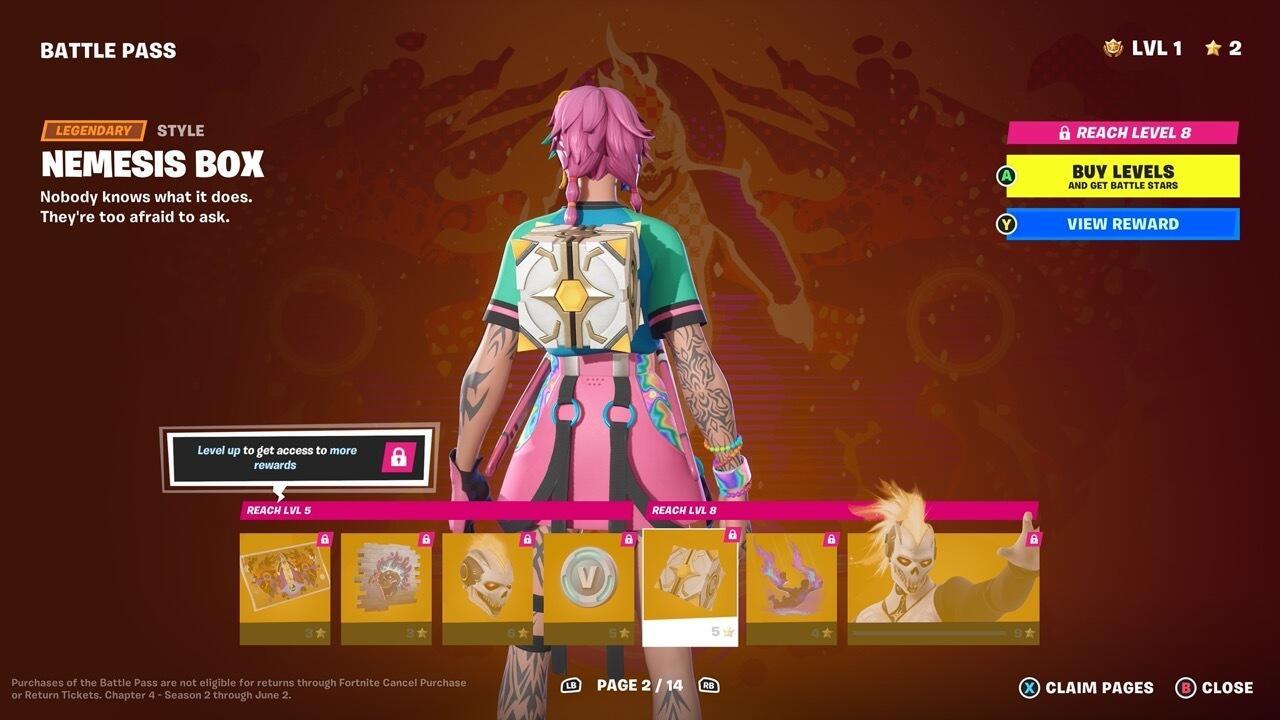Select the V-Bucks coin reward
The height and width of the screenshot is (720, 1280).
pyautogui.click(x=588, y=578)
